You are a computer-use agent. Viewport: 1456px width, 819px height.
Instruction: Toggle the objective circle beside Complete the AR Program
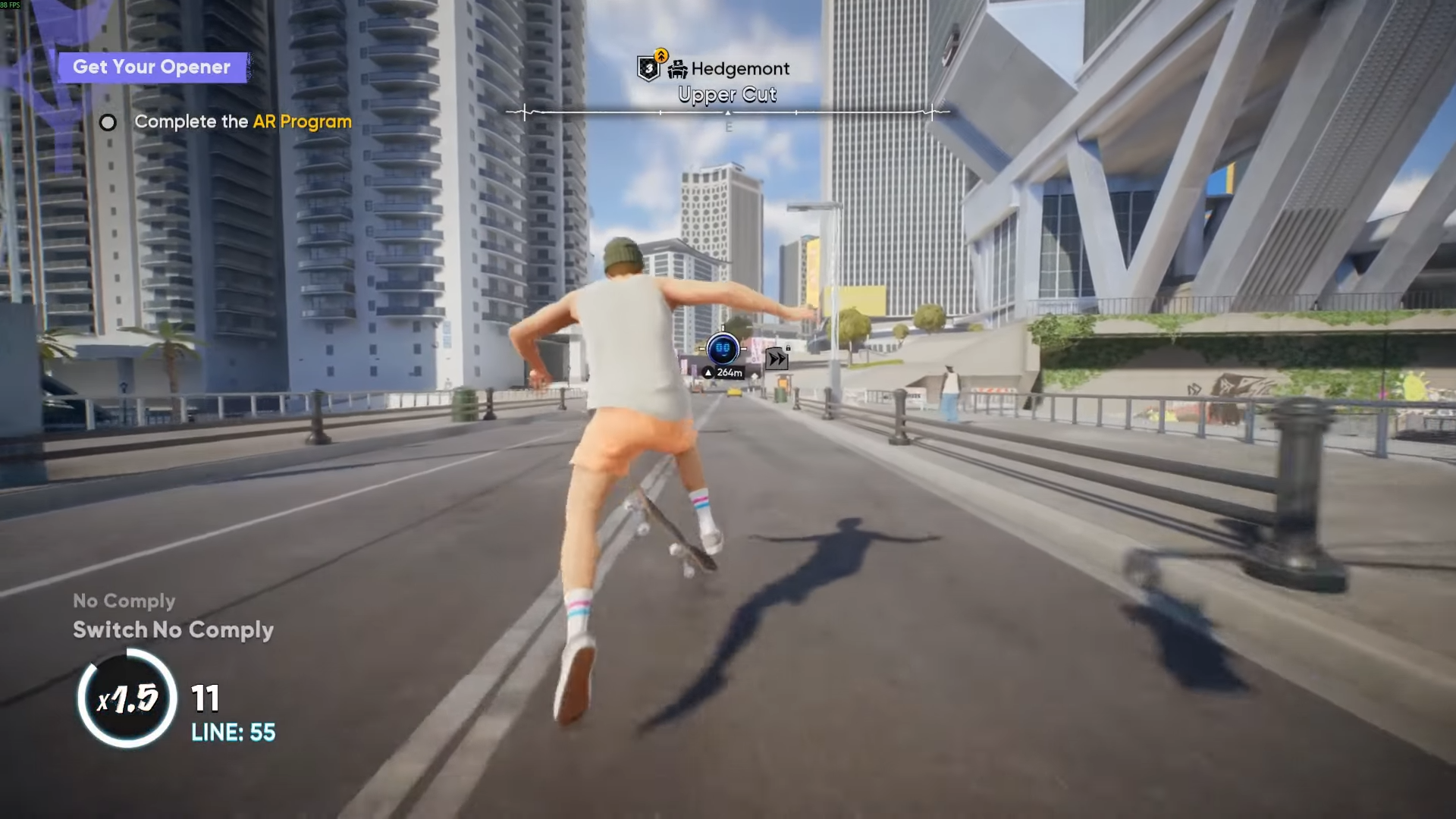pos(108,122)
